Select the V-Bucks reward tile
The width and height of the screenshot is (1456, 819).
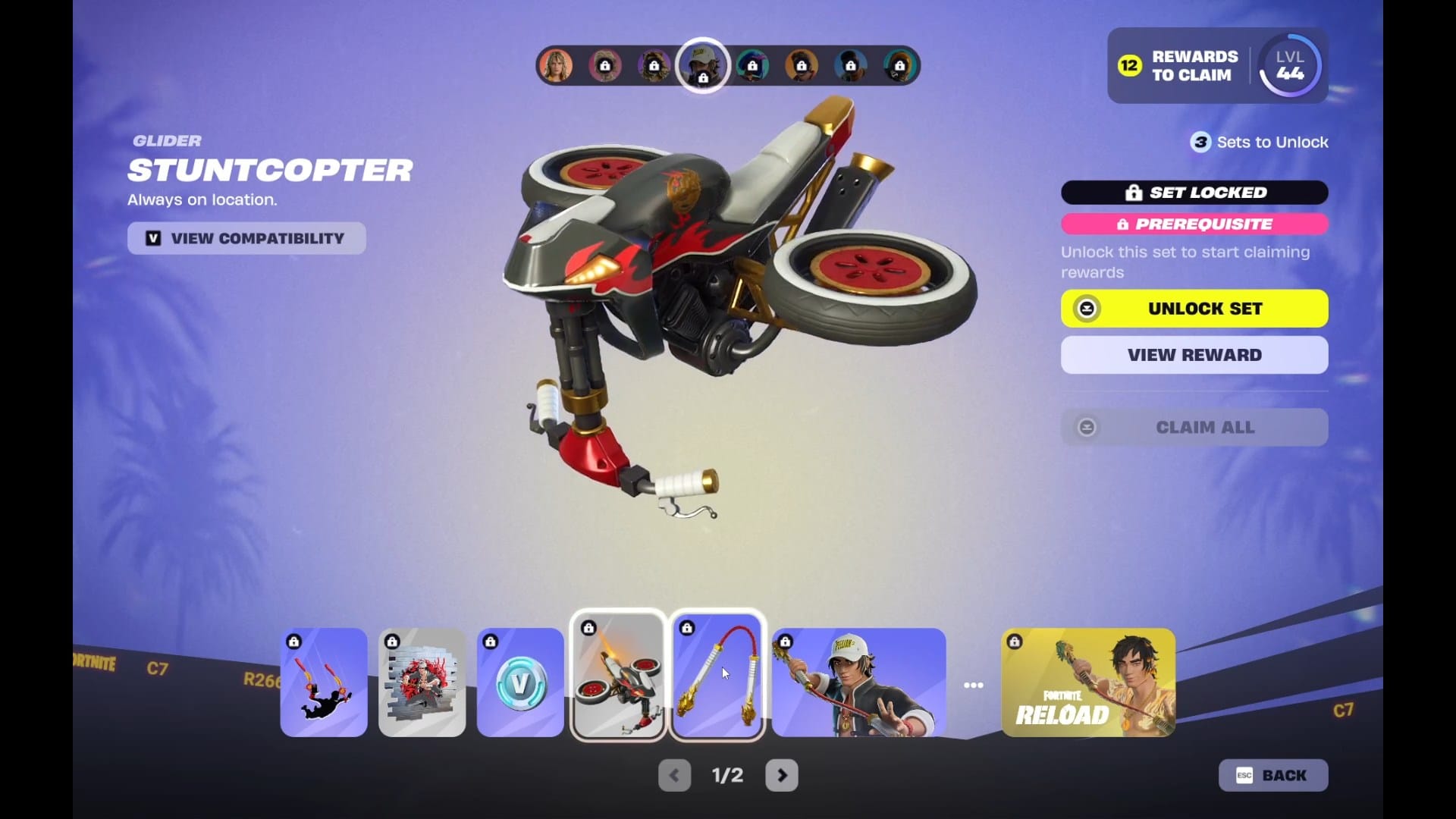point(520,682)
